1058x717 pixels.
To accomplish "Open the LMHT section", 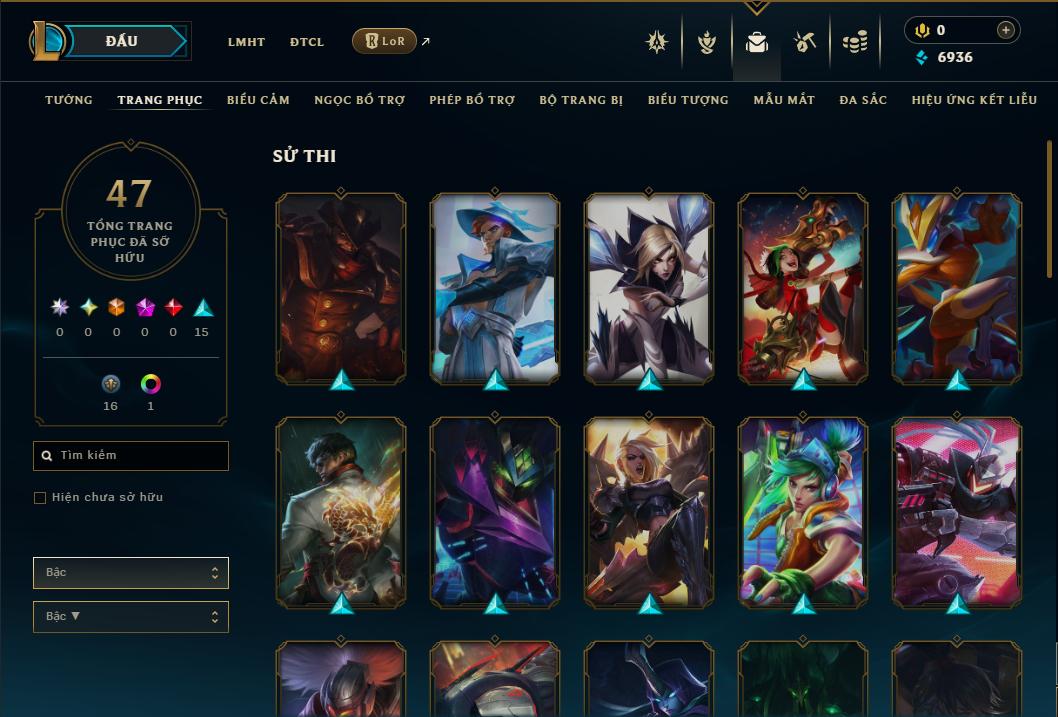I will coord(246,42).
